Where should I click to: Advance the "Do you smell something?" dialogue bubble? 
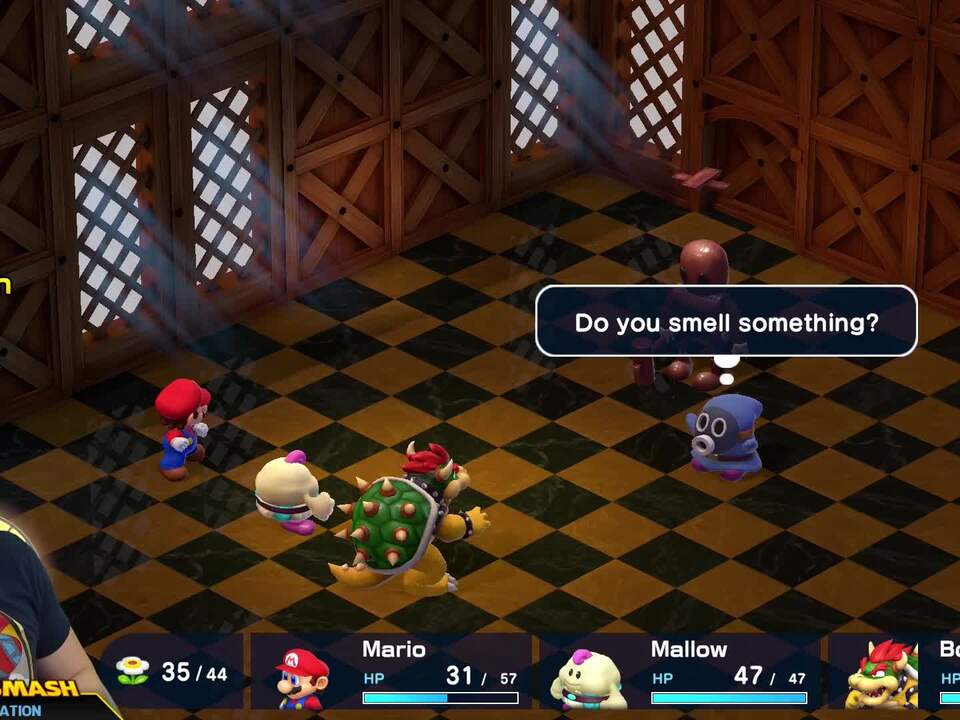[x=726, y=322]
